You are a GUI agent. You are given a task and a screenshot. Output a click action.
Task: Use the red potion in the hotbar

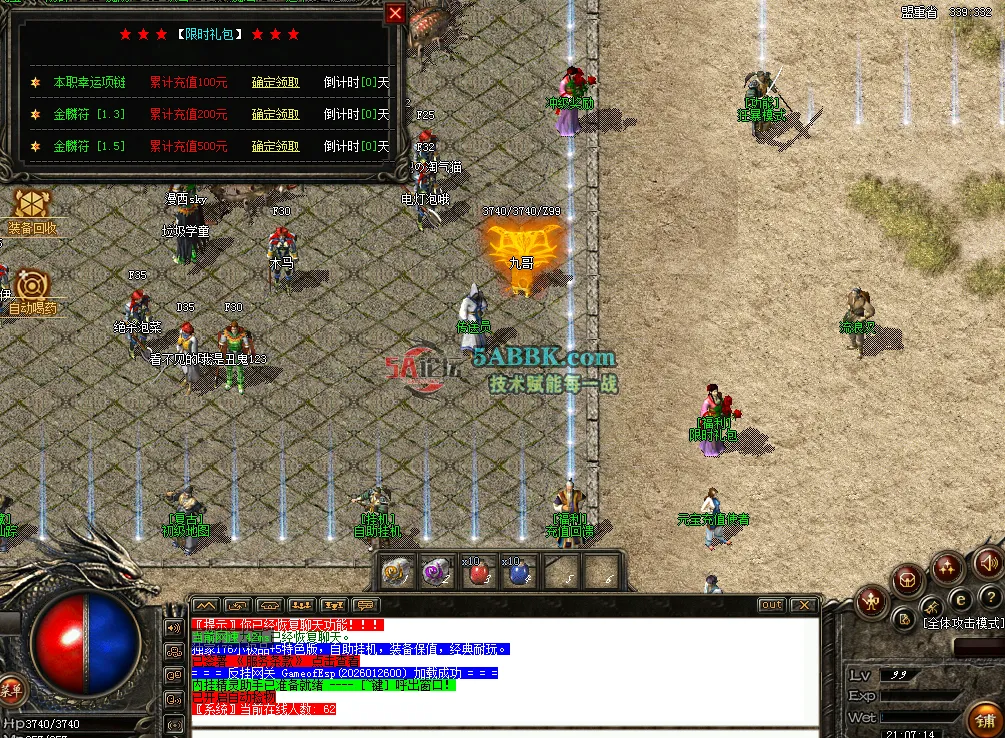pos(481,574)
